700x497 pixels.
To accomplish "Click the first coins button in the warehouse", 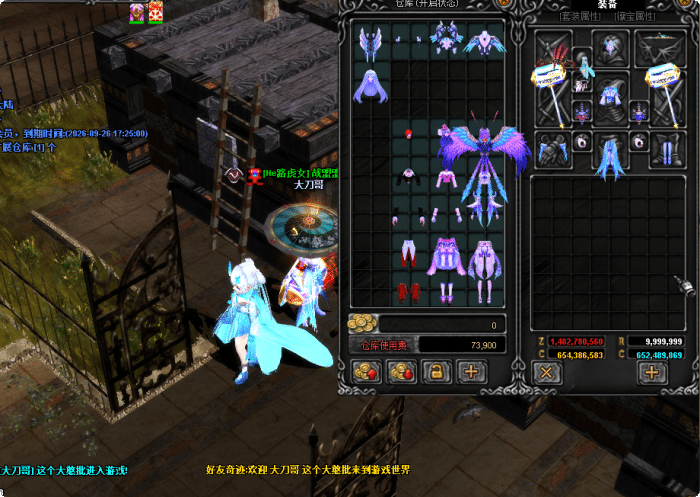I will [x=364, y=372].
